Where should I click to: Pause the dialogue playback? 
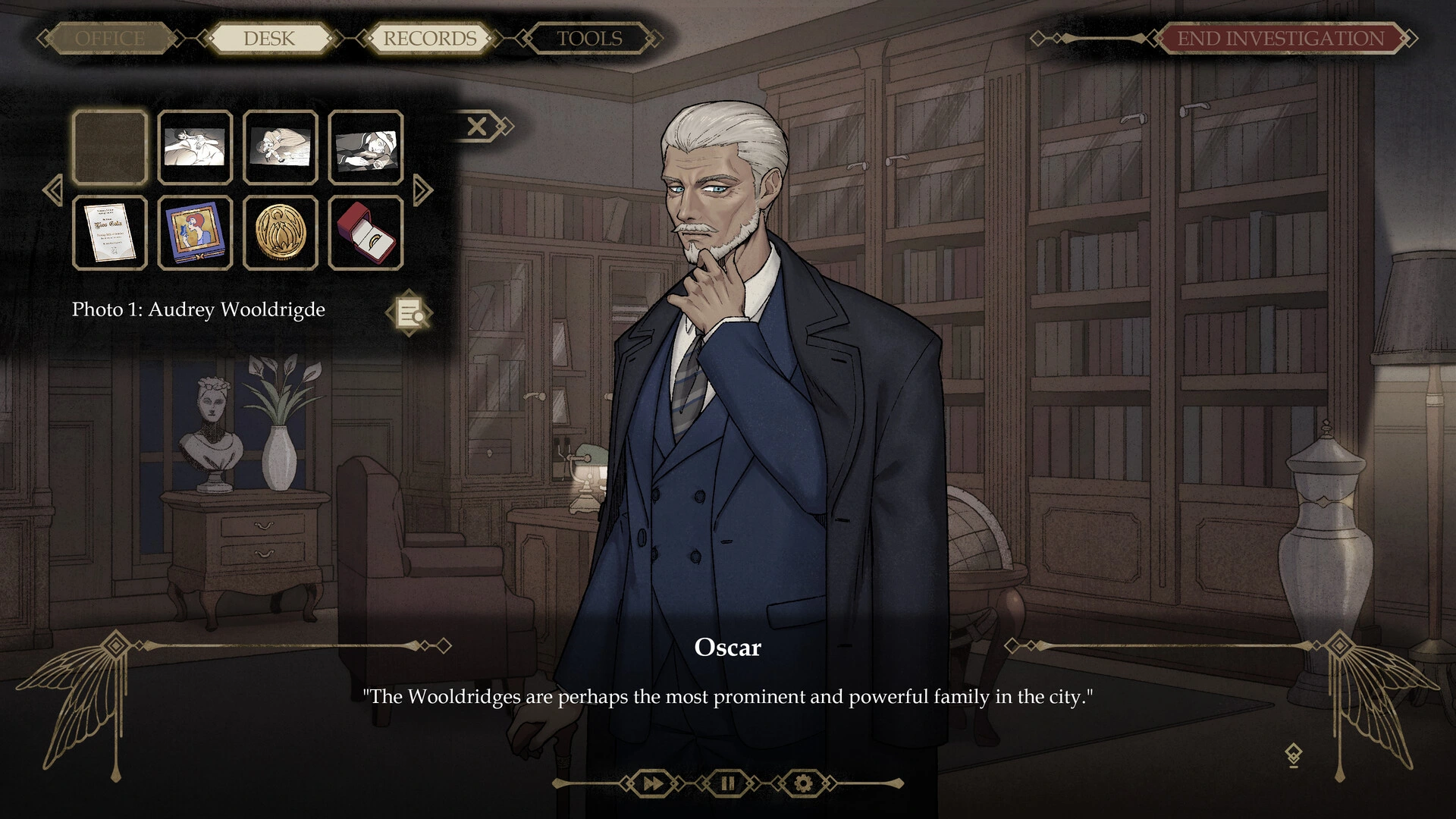click(x=727, y=783)
